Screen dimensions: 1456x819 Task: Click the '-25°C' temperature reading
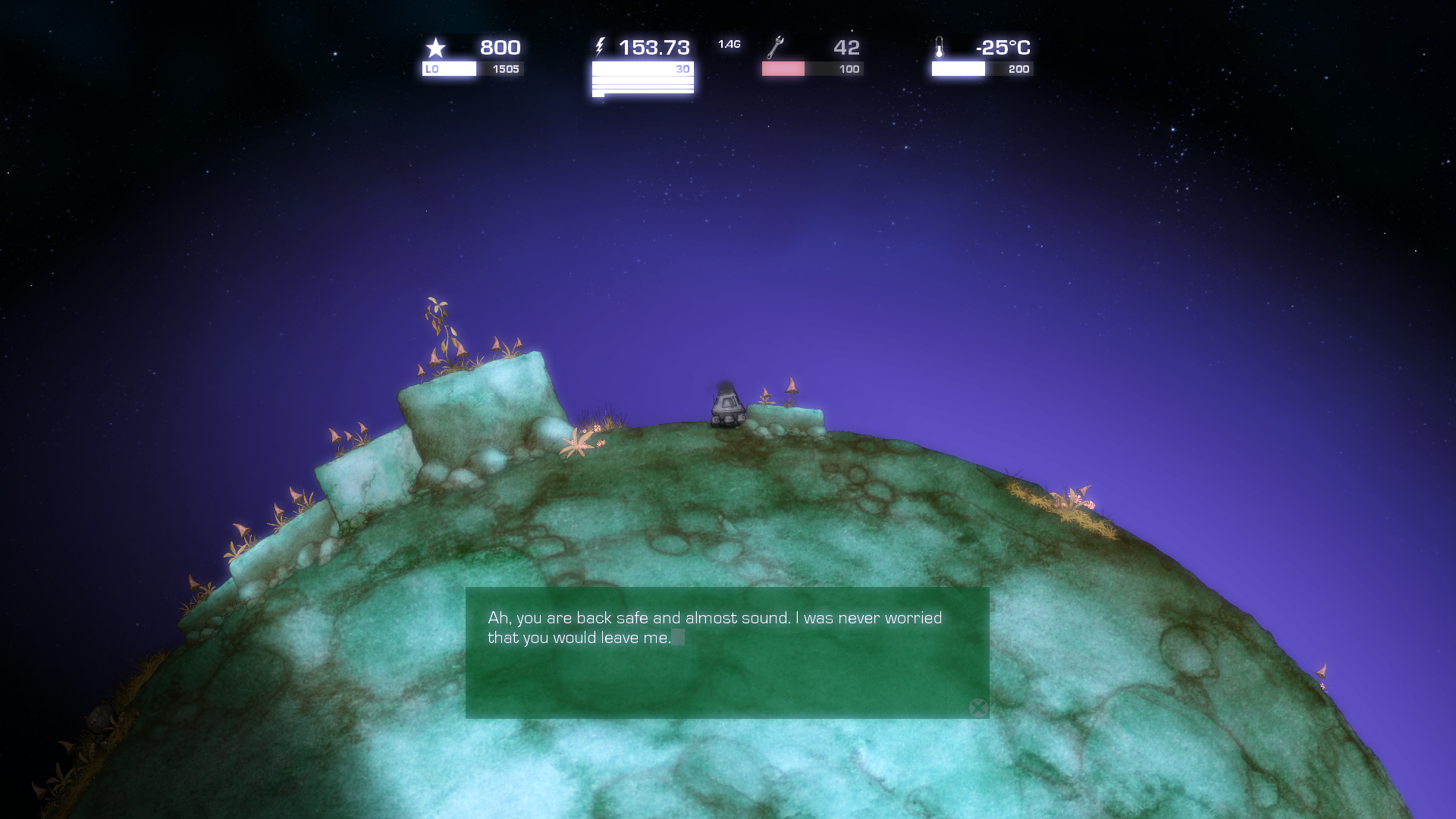click(x=1003, y=48)
